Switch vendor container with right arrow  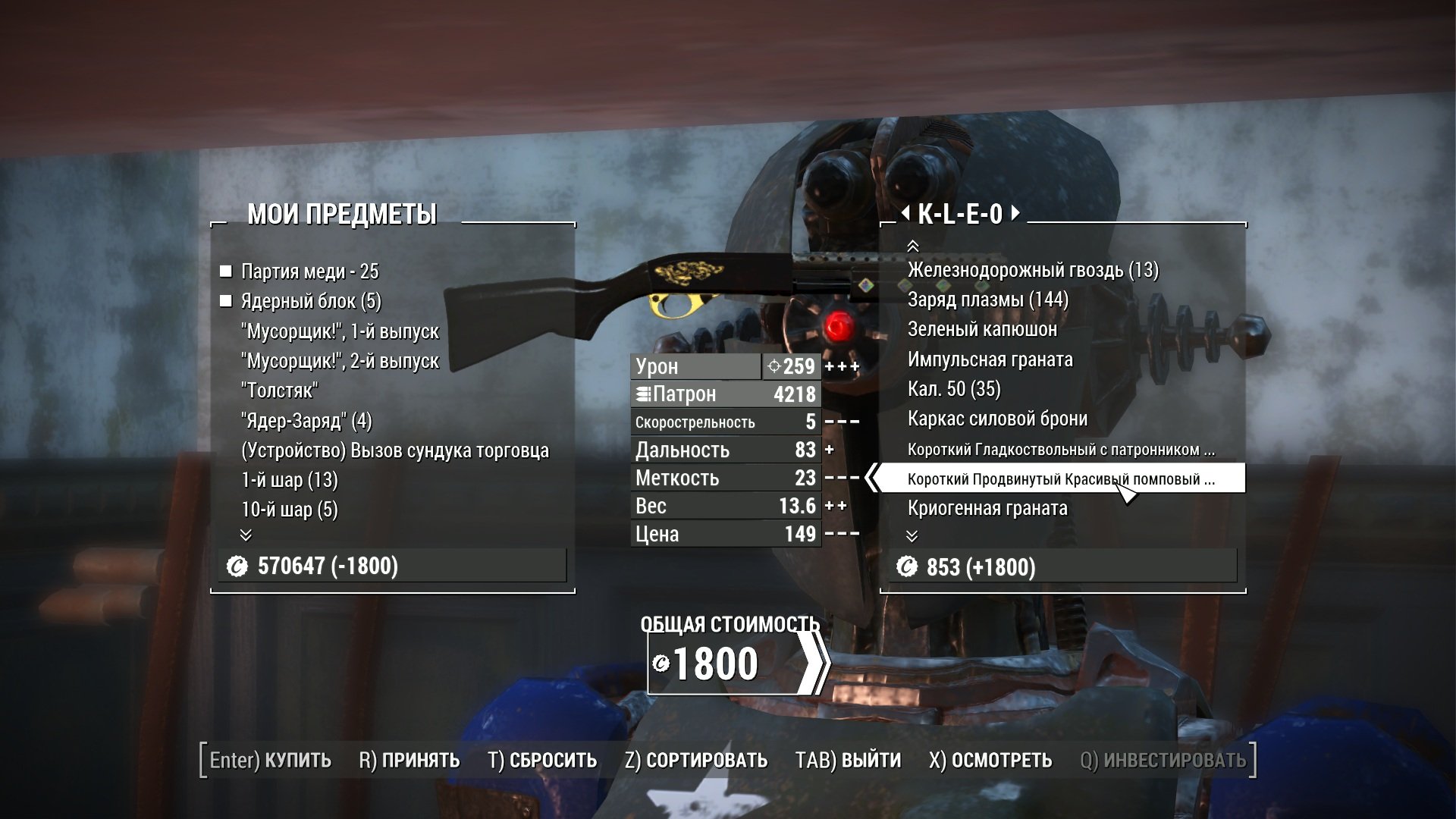(1016, 214)
